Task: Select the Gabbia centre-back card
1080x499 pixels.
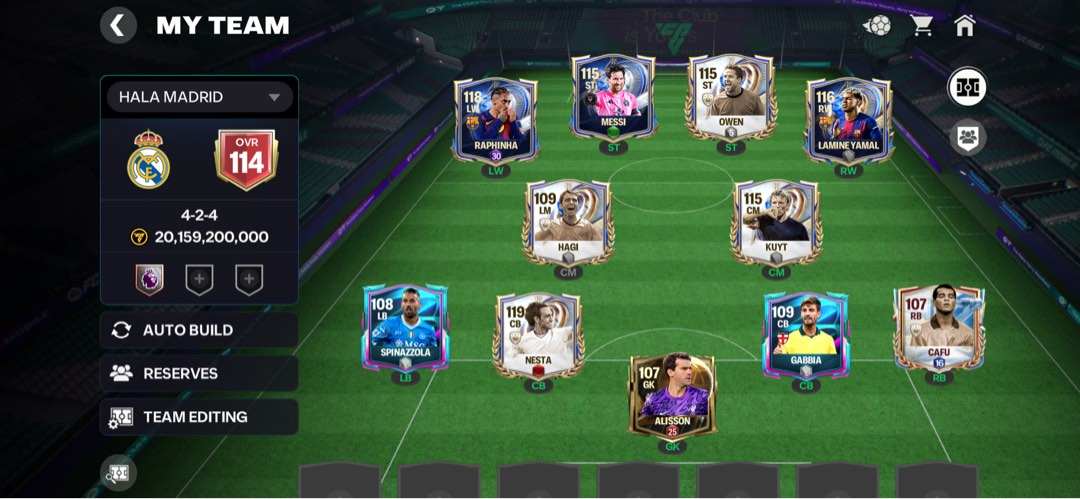Action: point(805,335)
